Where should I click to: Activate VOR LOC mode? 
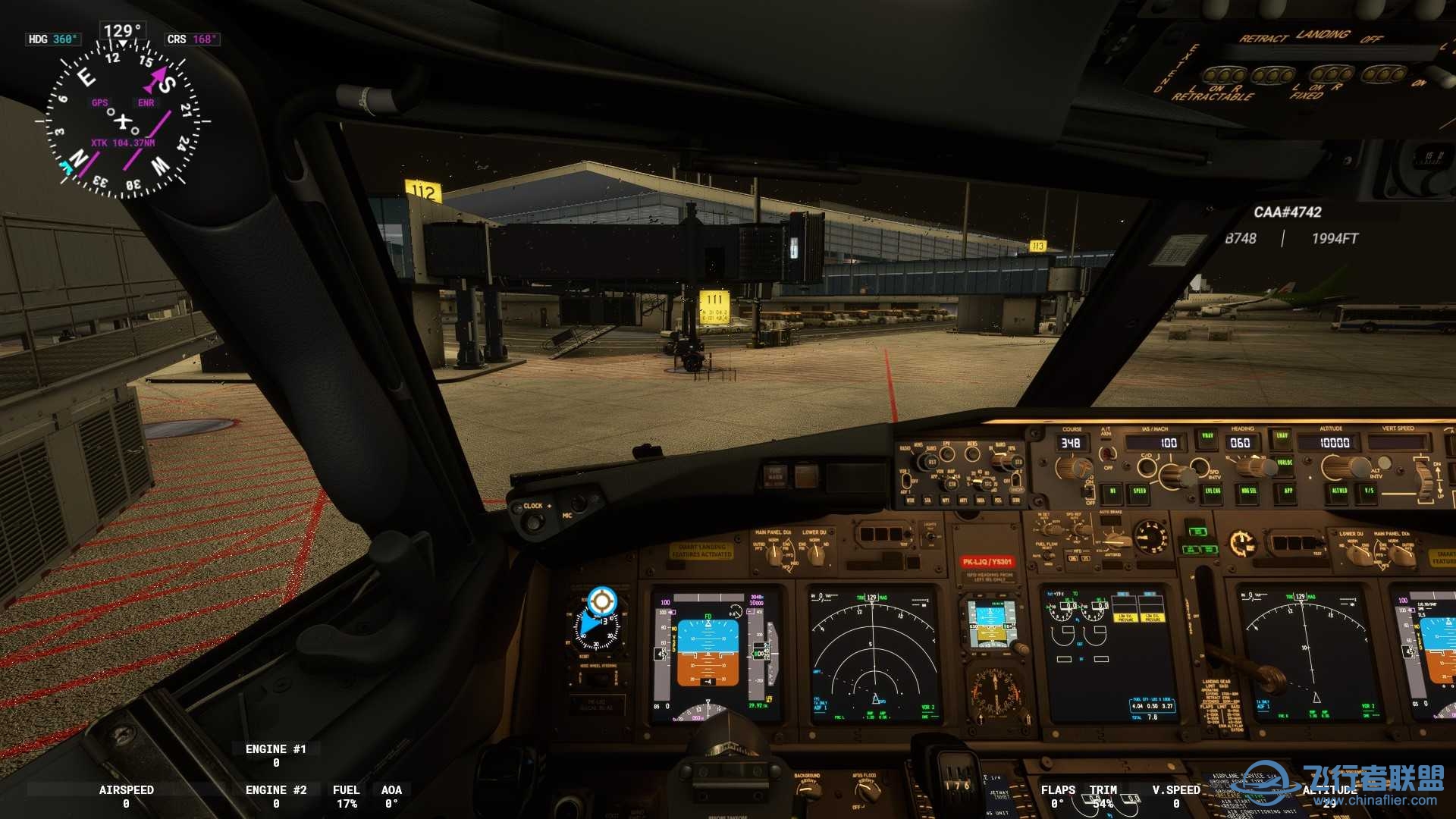pos(1285,462)
